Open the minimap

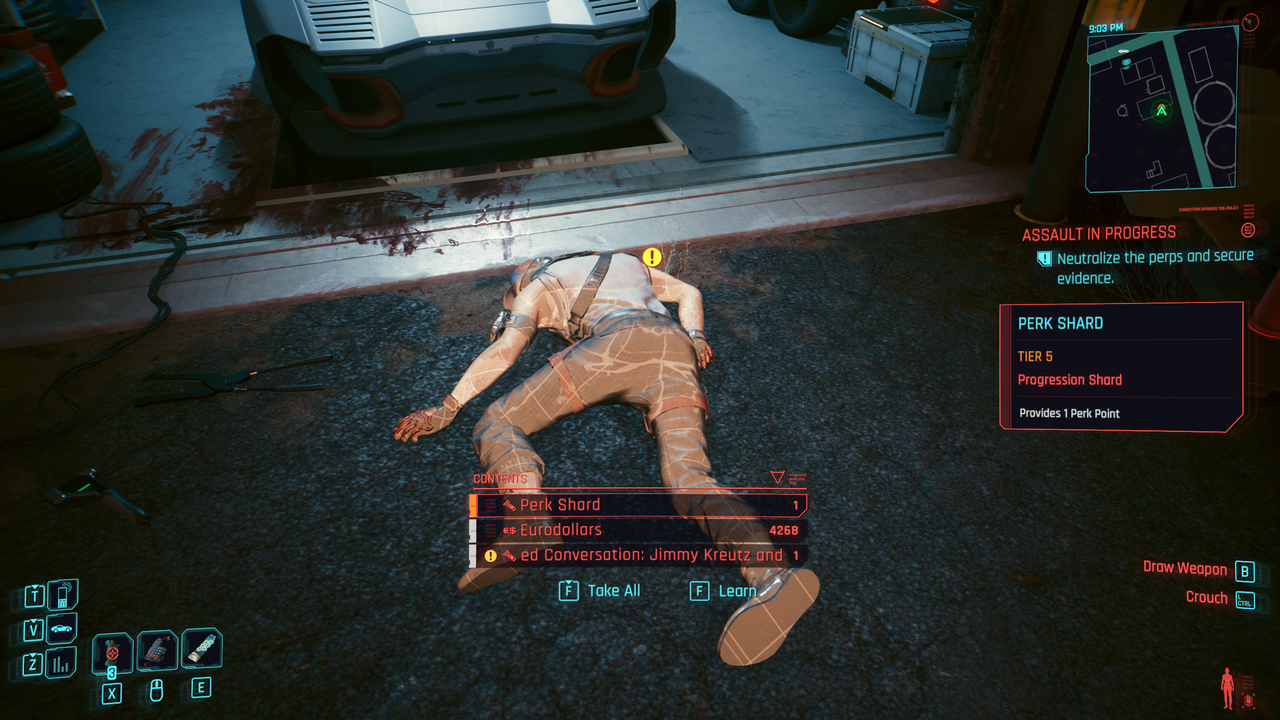(x=1161, y=108)
